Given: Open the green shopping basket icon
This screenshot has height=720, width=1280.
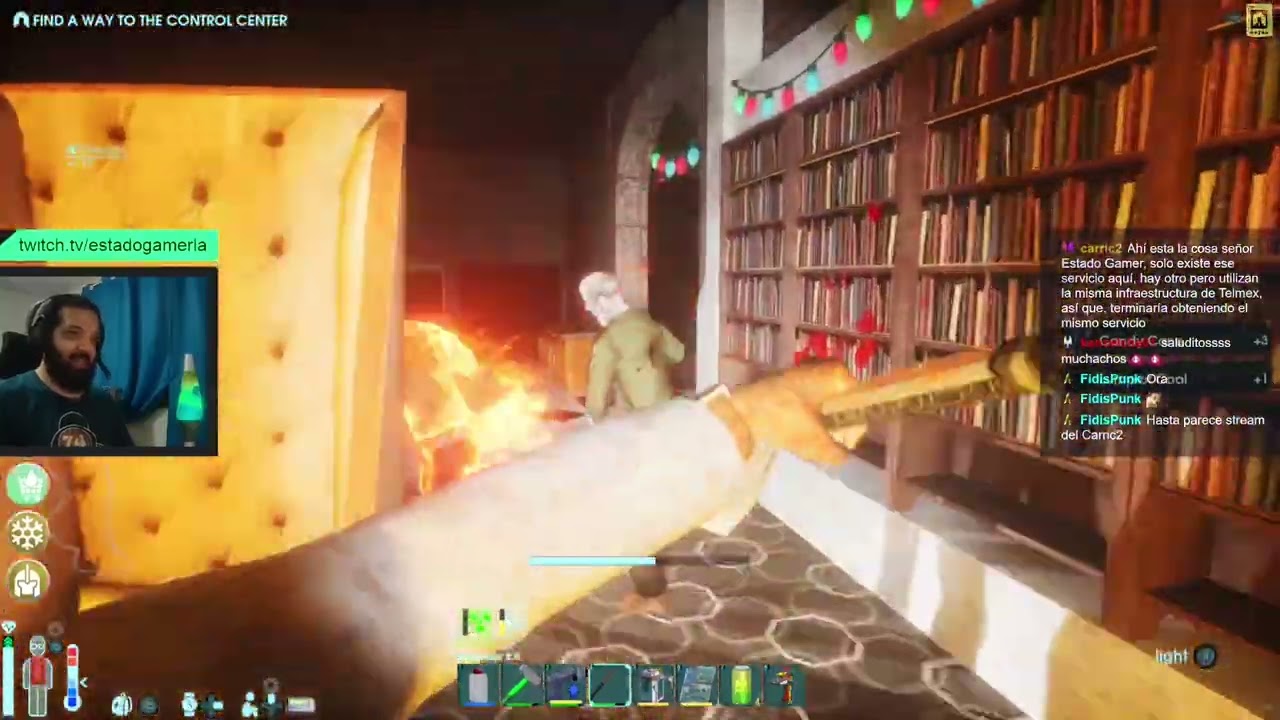Looking at the screenshot, I should pyautogui.click(x=28, y=485).
